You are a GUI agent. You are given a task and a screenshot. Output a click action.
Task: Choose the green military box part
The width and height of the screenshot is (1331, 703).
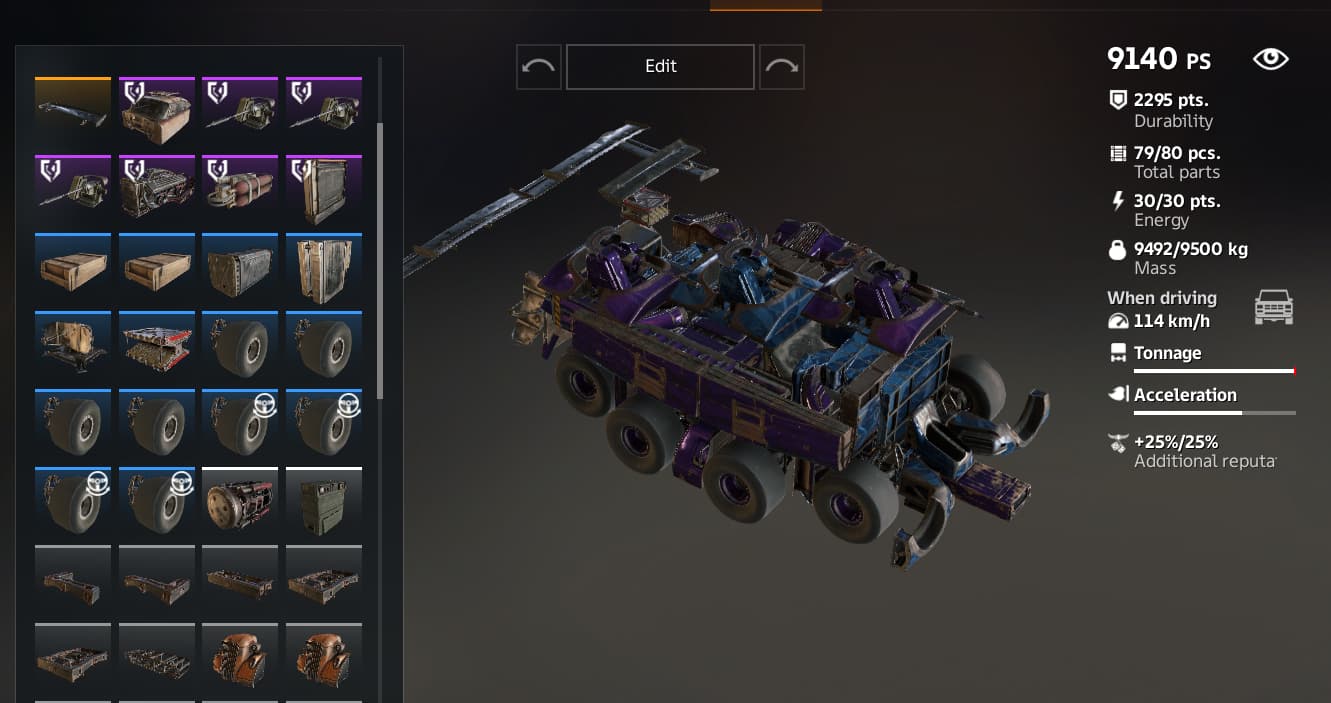pyautogui.click(x=324, y=501)
